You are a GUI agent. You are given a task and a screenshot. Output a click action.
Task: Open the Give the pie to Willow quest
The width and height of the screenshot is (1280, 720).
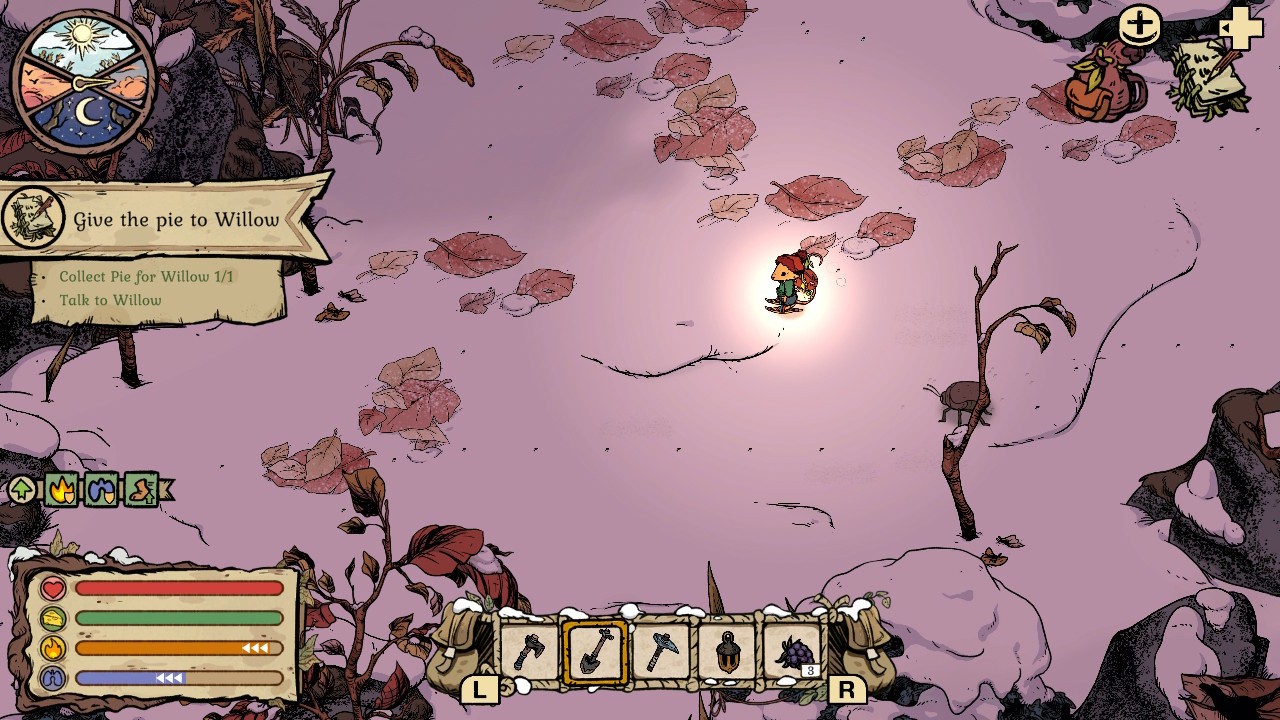point(176,220)
